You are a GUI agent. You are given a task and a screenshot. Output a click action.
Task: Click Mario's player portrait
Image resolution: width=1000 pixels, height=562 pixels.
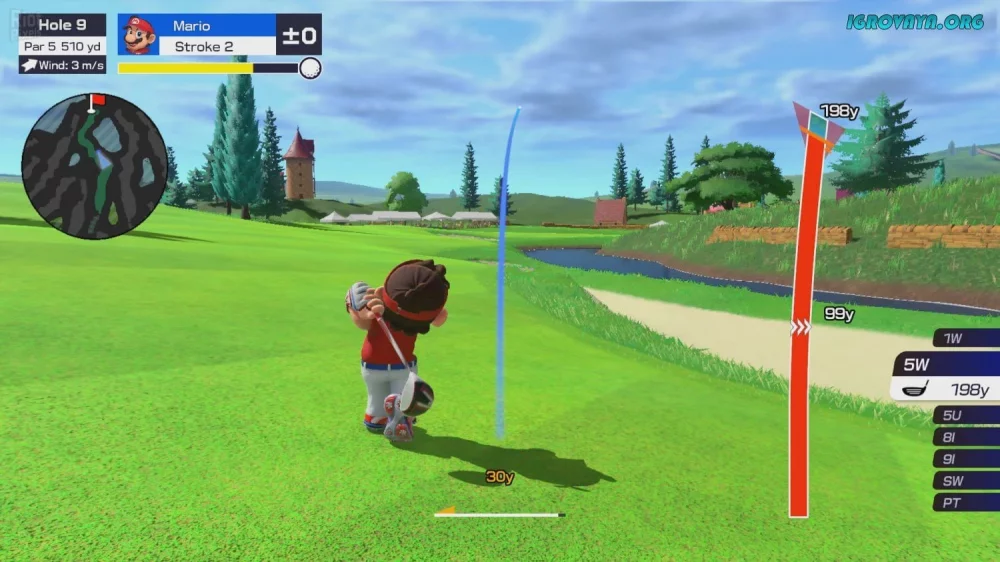click(138, 35)
